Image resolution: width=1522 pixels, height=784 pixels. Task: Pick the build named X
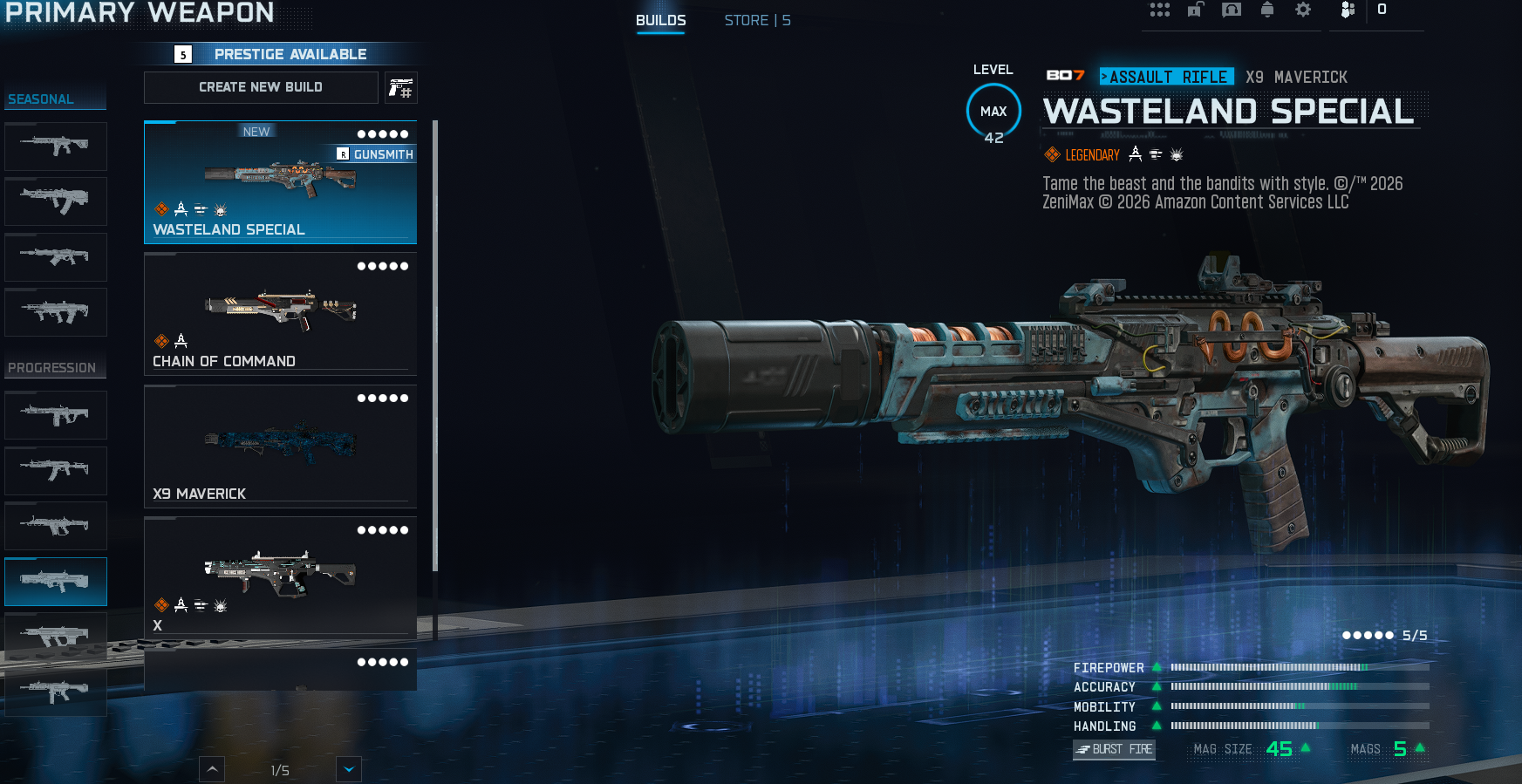point(279,577)
